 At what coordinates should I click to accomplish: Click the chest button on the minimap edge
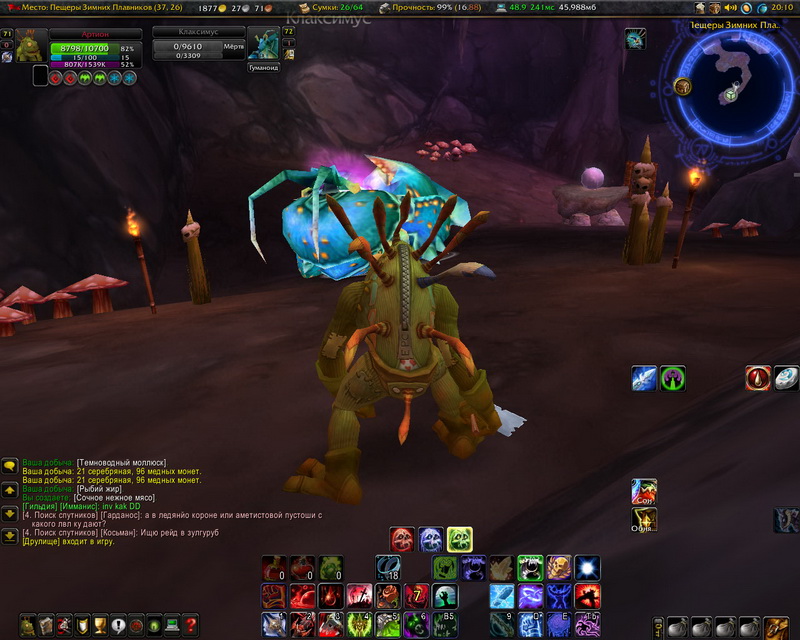coord(683,87)
